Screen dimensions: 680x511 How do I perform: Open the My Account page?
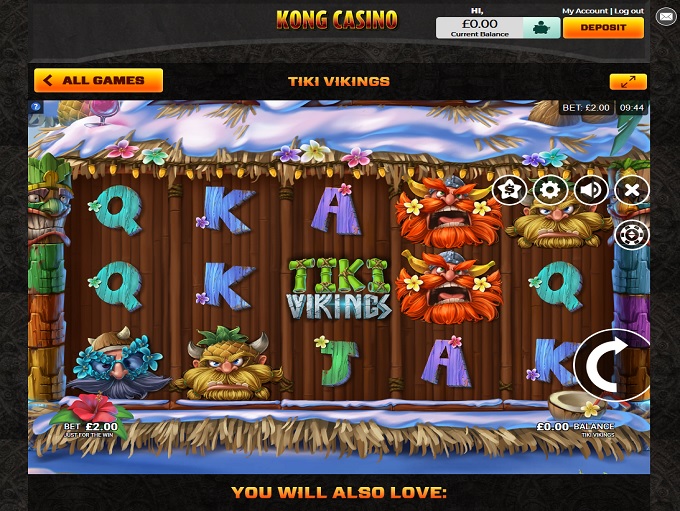583,10
